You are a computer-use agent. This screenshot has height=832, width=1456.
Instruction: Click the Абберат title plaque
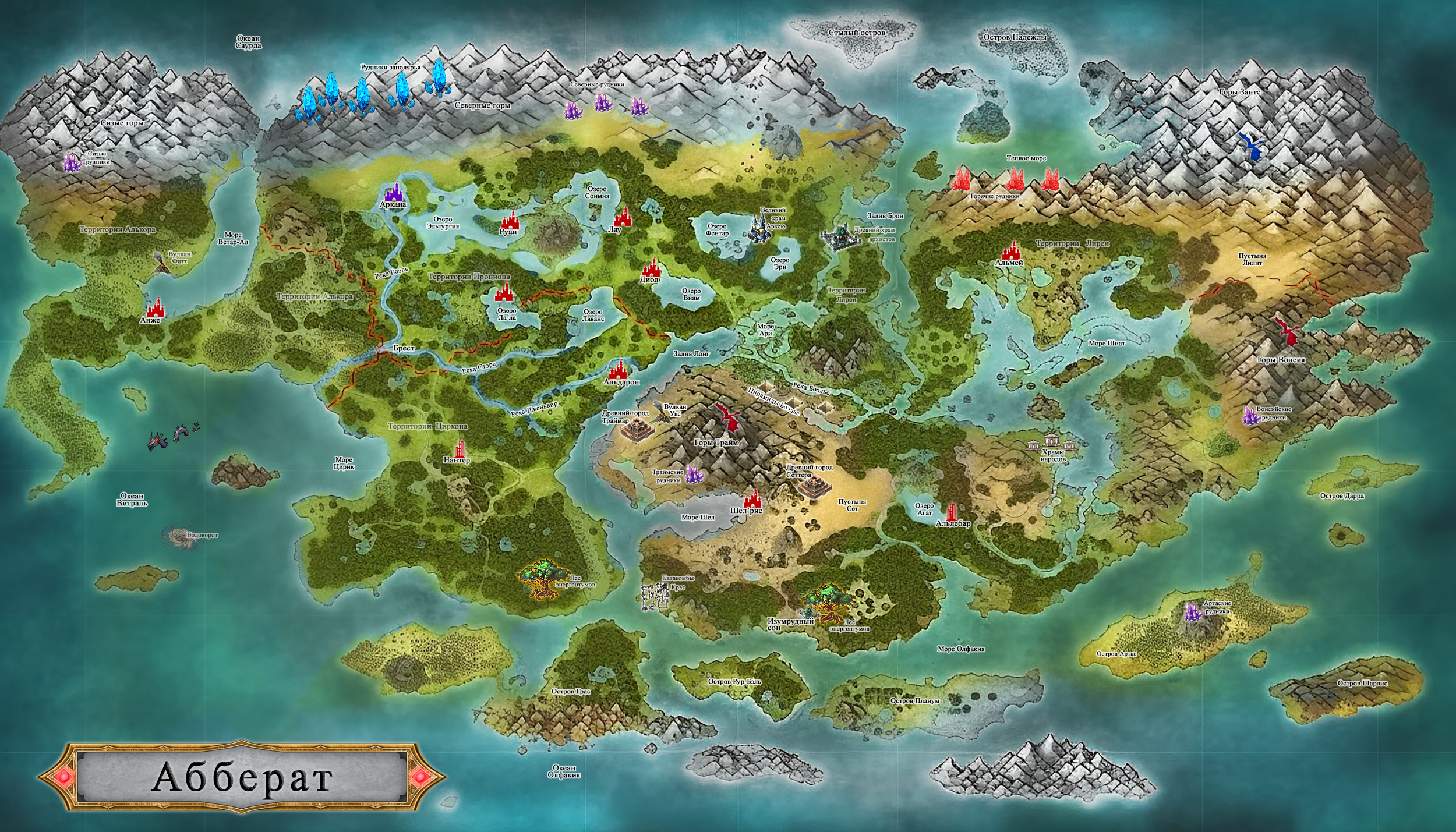[242, 777]
